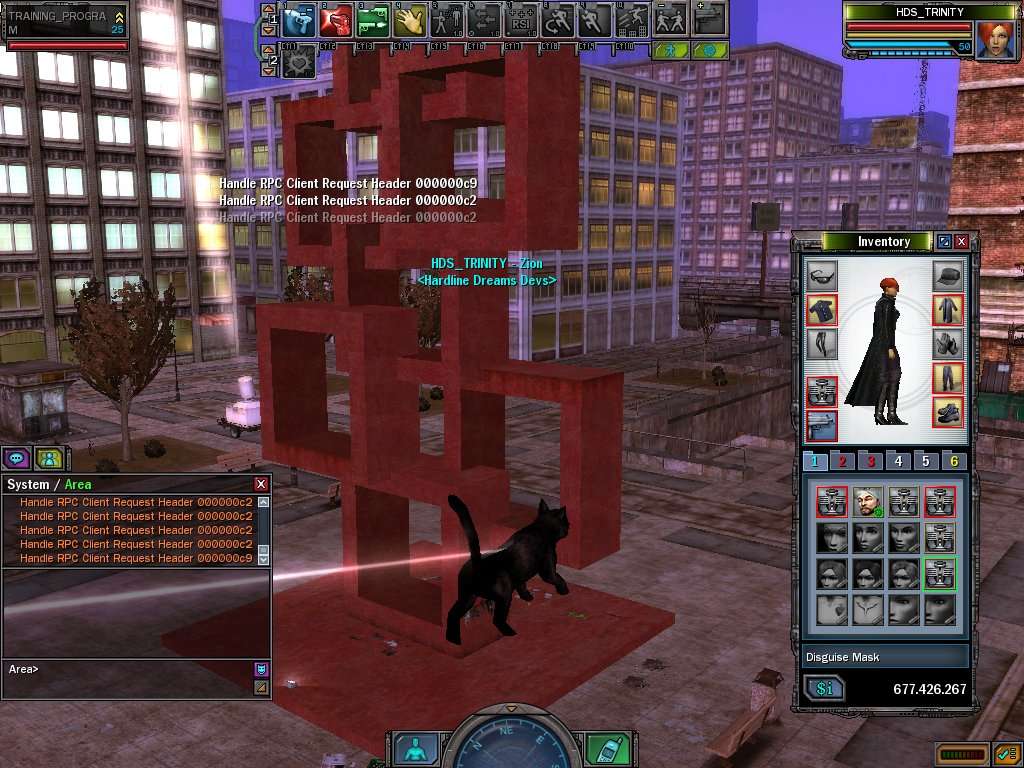
Task: Switch to inventory tab 4
Action: coord(898,461)
